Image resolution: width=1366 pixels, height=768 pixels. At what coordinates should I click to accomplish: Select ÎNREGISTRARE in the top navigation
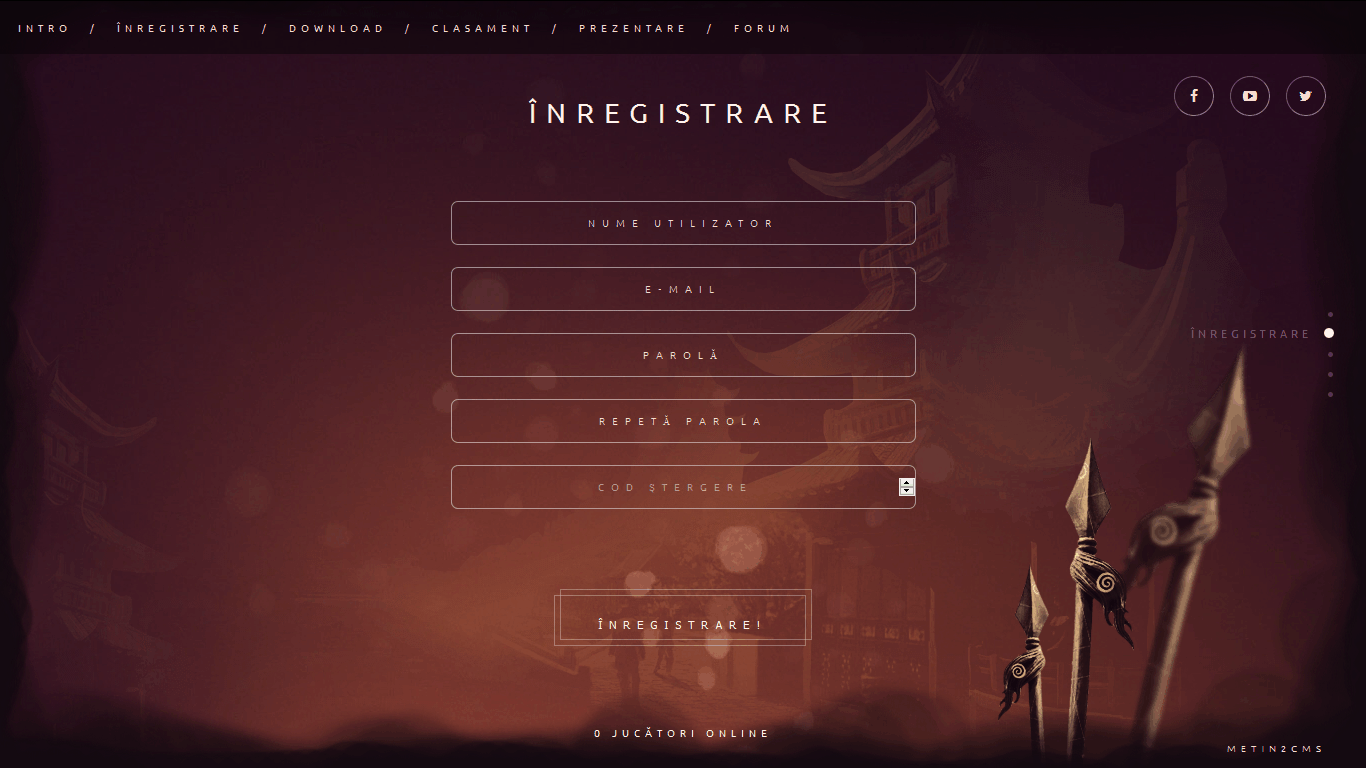(179, 28)
